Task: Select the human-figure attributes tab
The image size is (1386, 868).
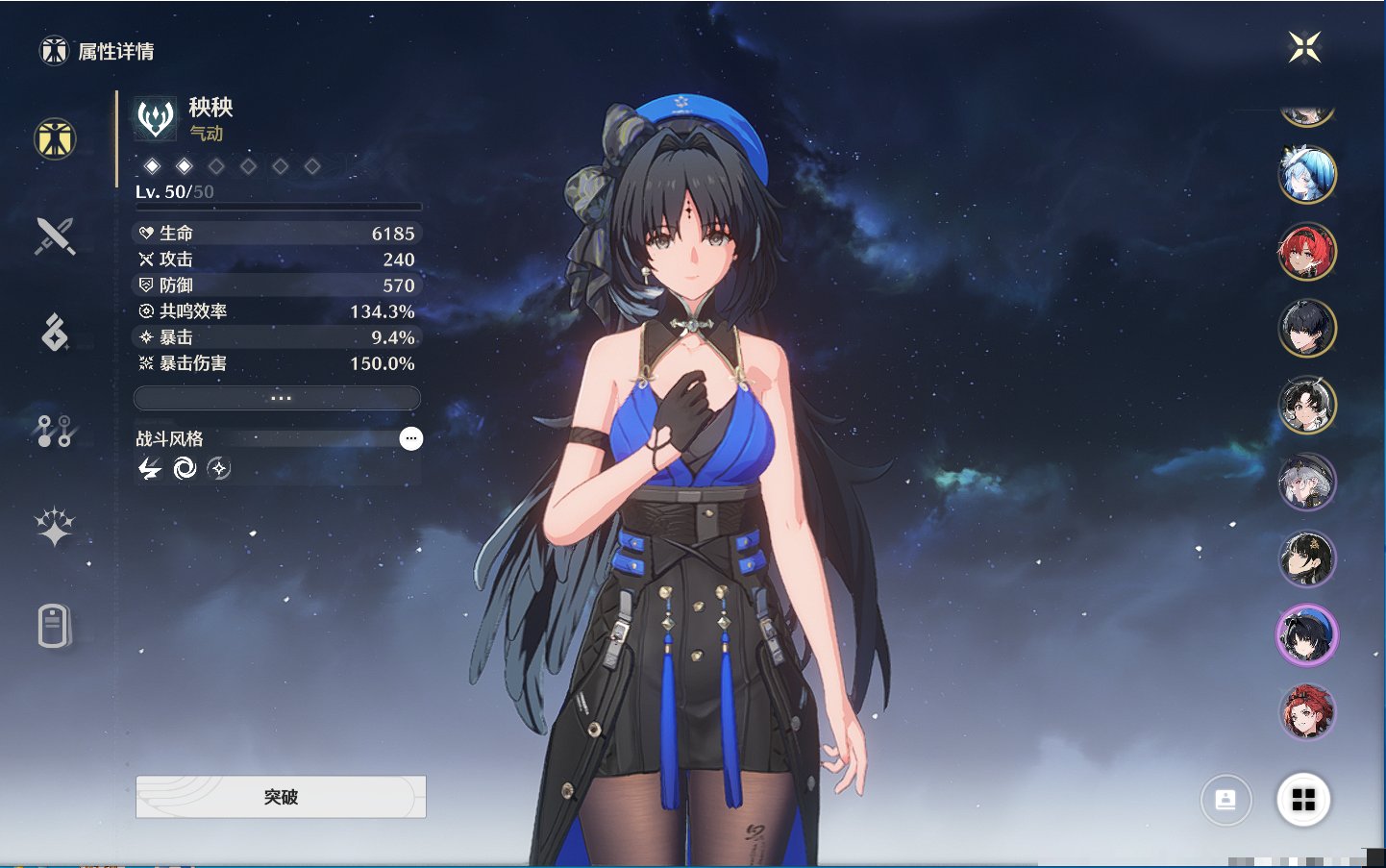Action: pyautogui.click(x=55, y=138)
